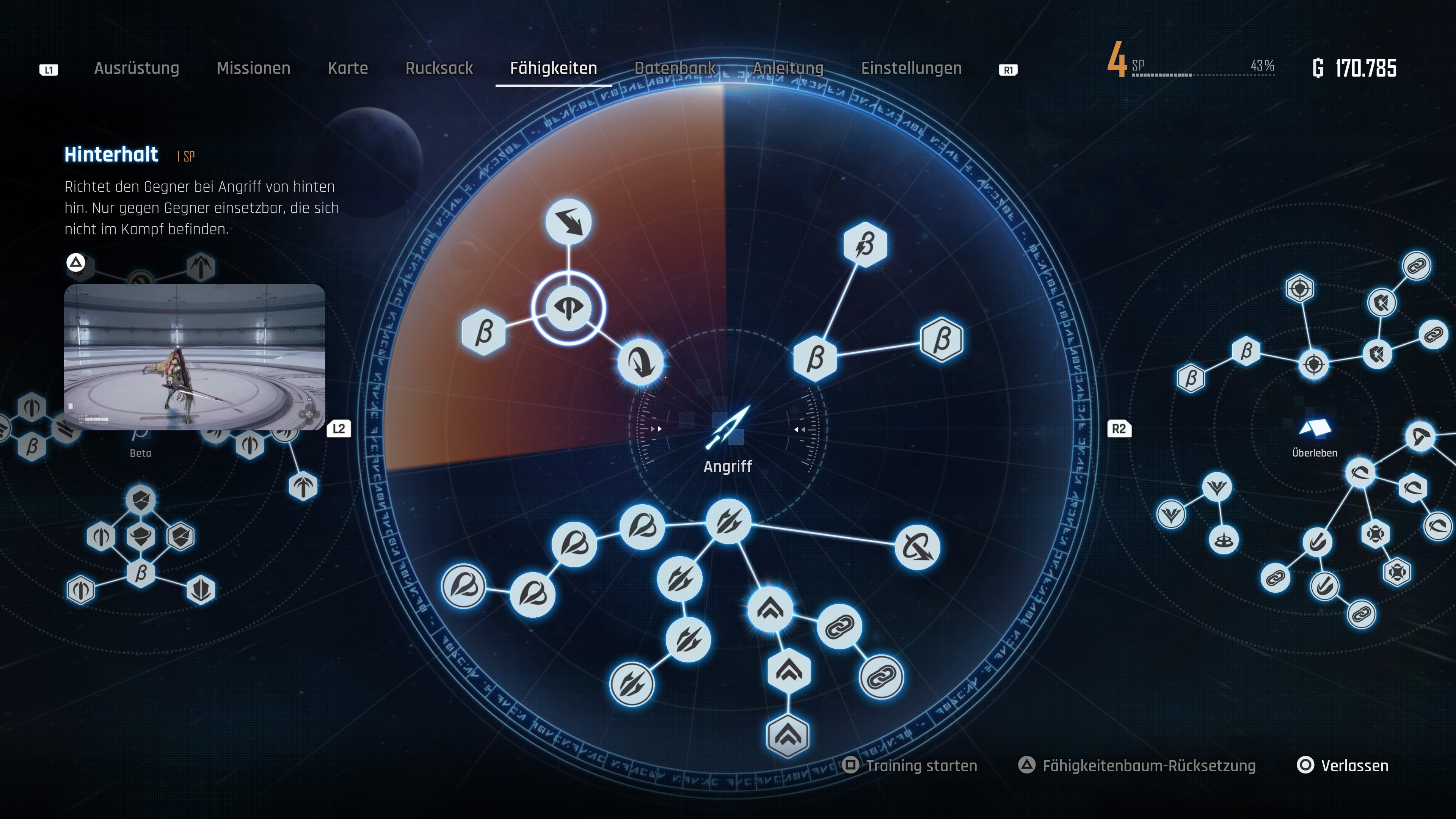This screenshot has width=1456, height=819.
Task: Go to the Rucksack tab
Action: (439, 68)
